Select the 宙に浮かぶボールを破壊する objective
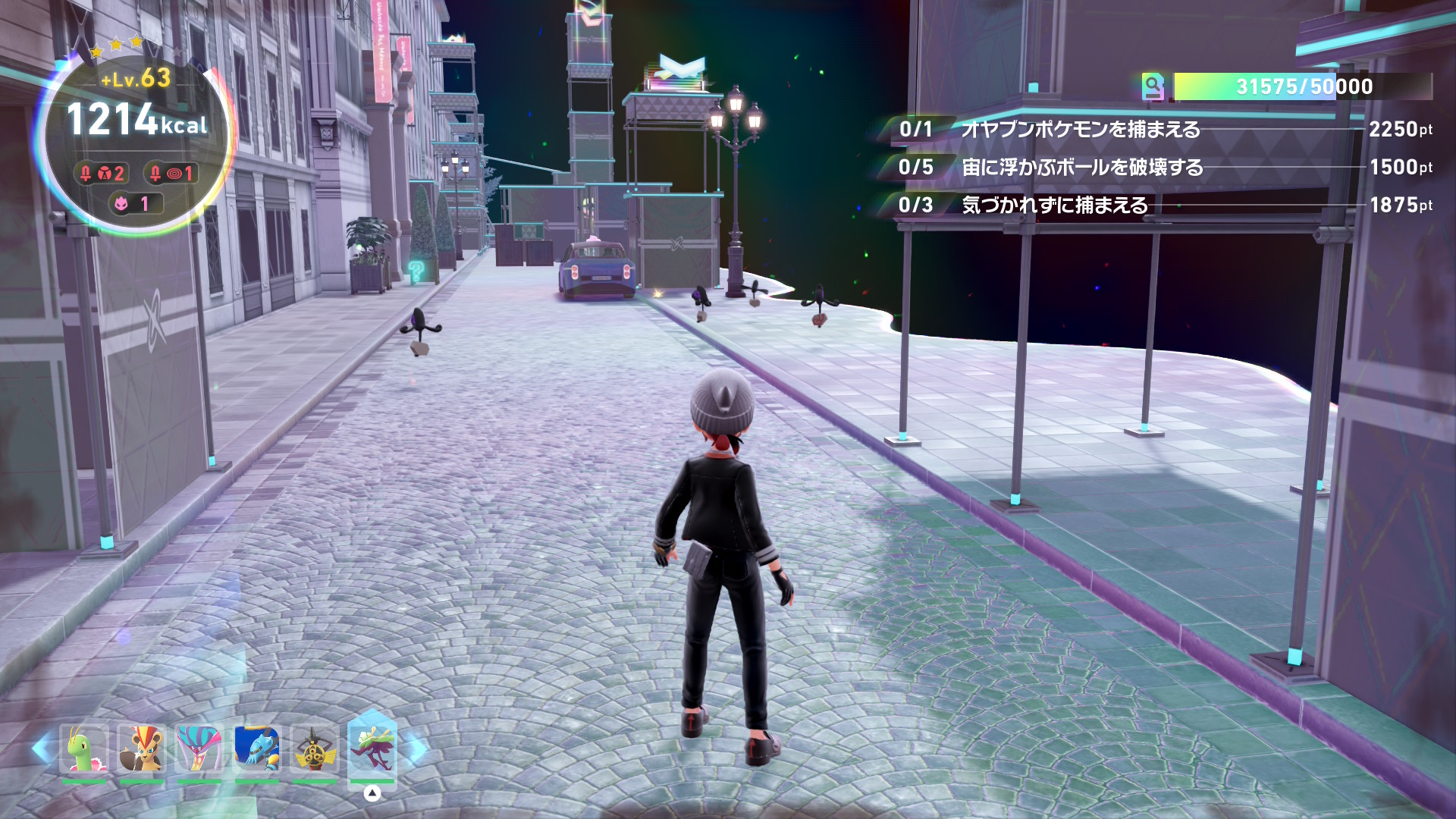Image resolution: width=1456 pixels, height=819 pixels. click(1082, 168)
